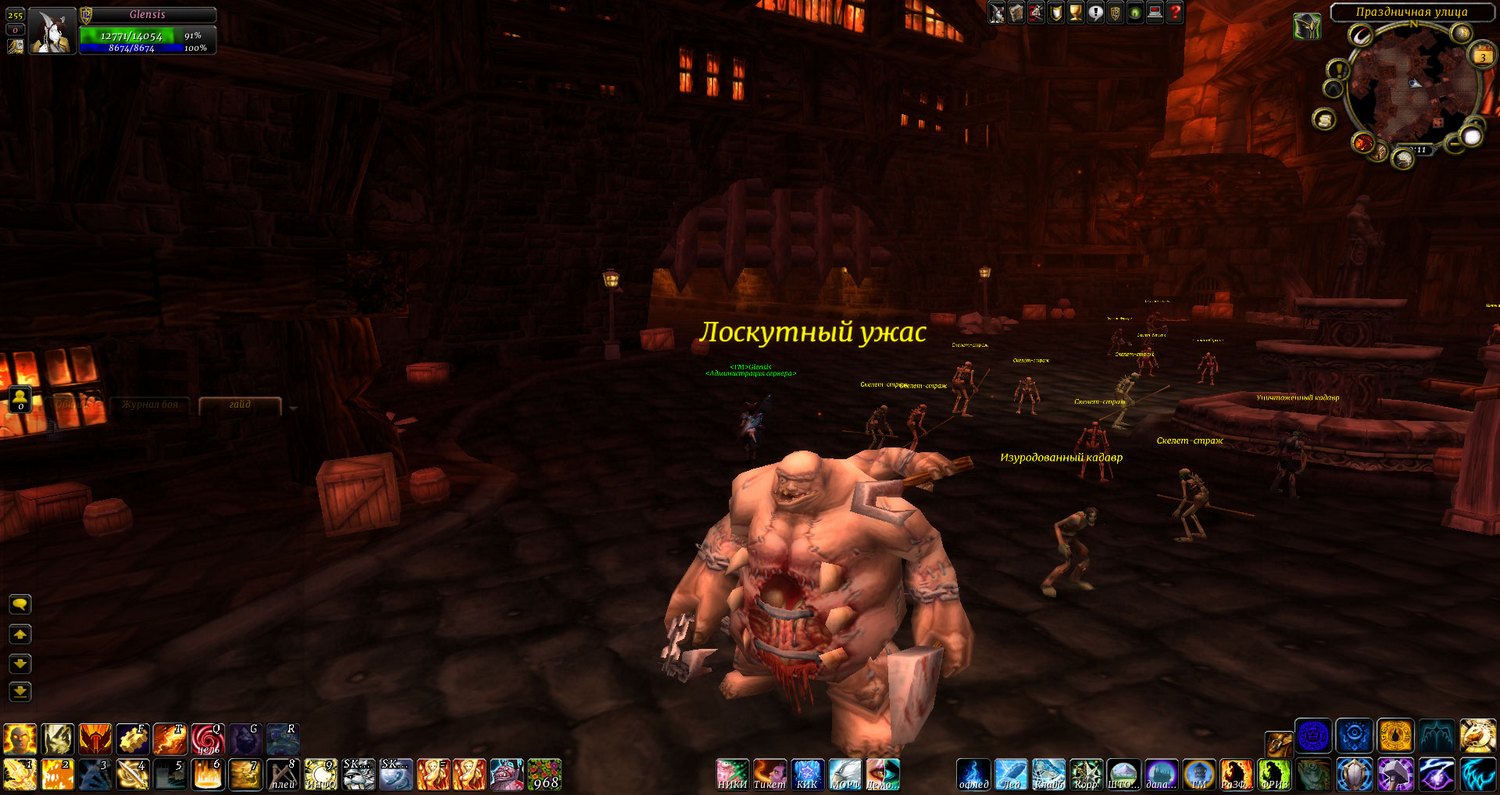1500x795 pixels.
Task: Open the spellbook micro button
Action: coord(1016,13)
